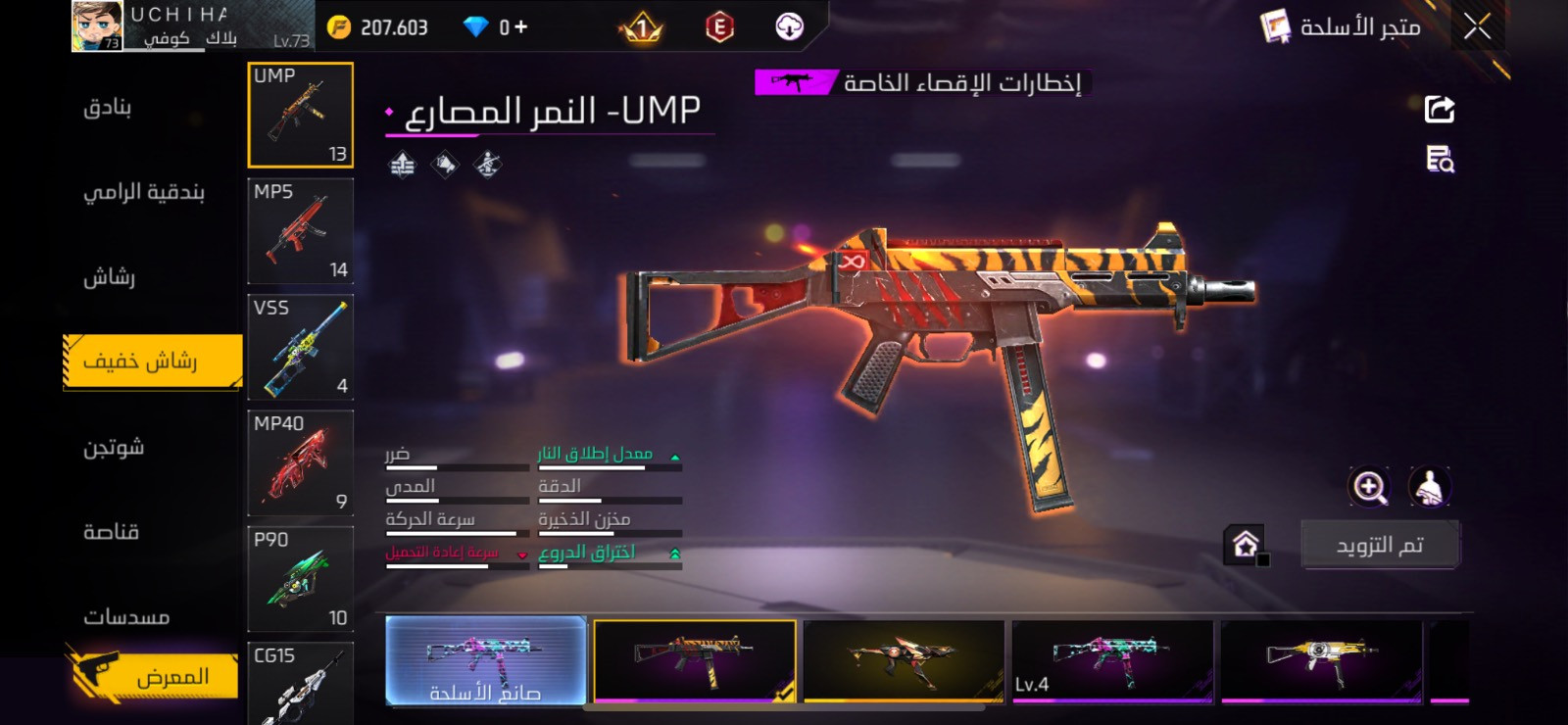Expand the armor penetration stat arrow
Image resolution: width=1568 pixels, height=725 pixels.
point(674,552)
